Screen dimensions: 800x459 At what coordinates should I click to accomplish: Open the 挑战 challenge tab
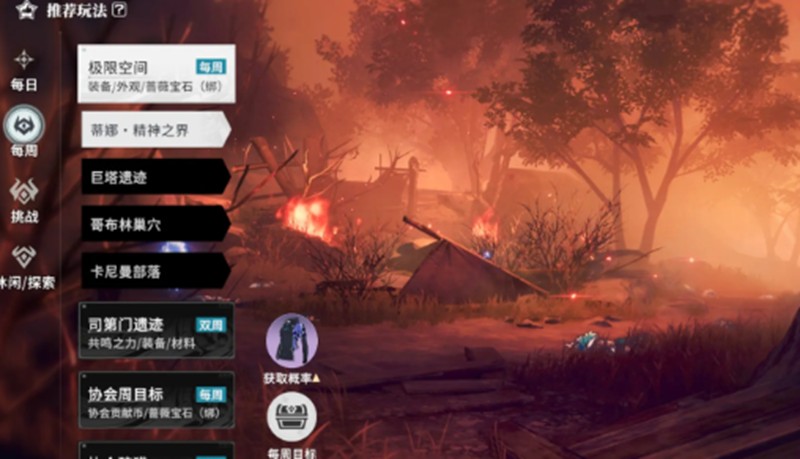click(x=24, y=199)
